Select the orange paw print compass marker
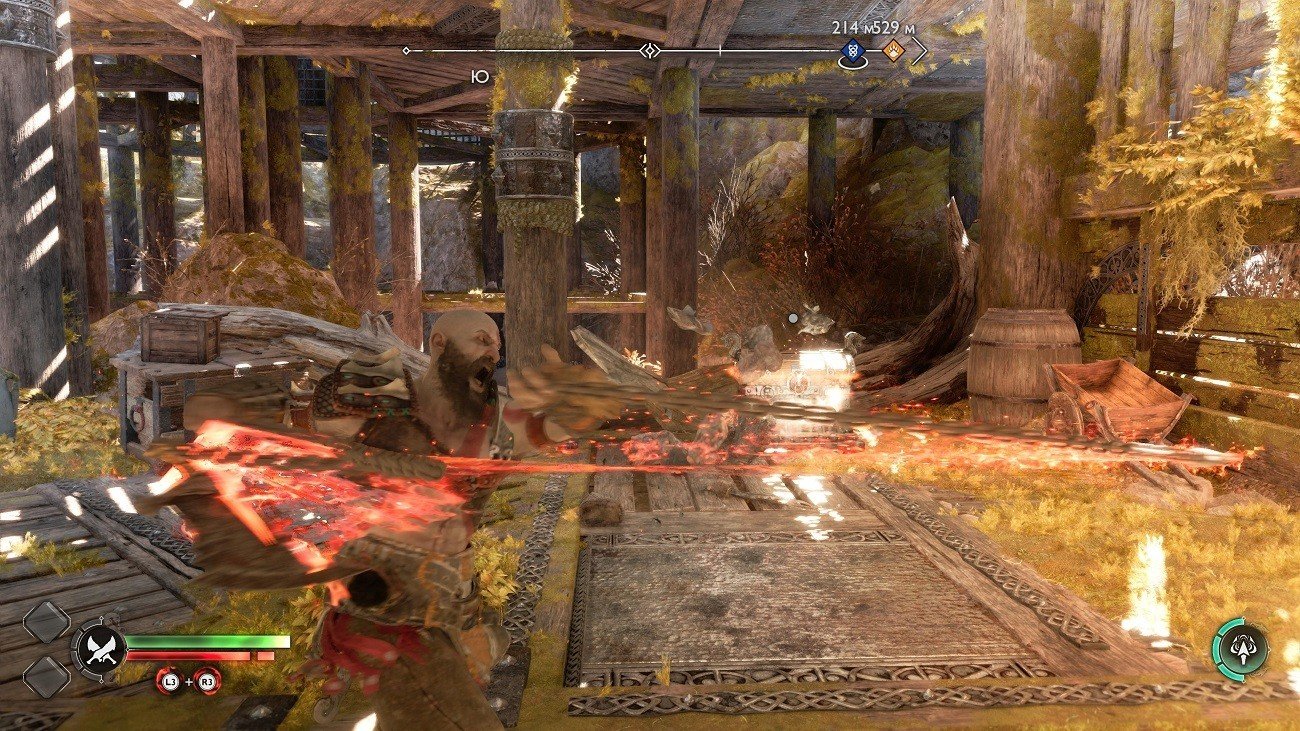Screen dimensions: 1300x731 click(x=893, y=51)
